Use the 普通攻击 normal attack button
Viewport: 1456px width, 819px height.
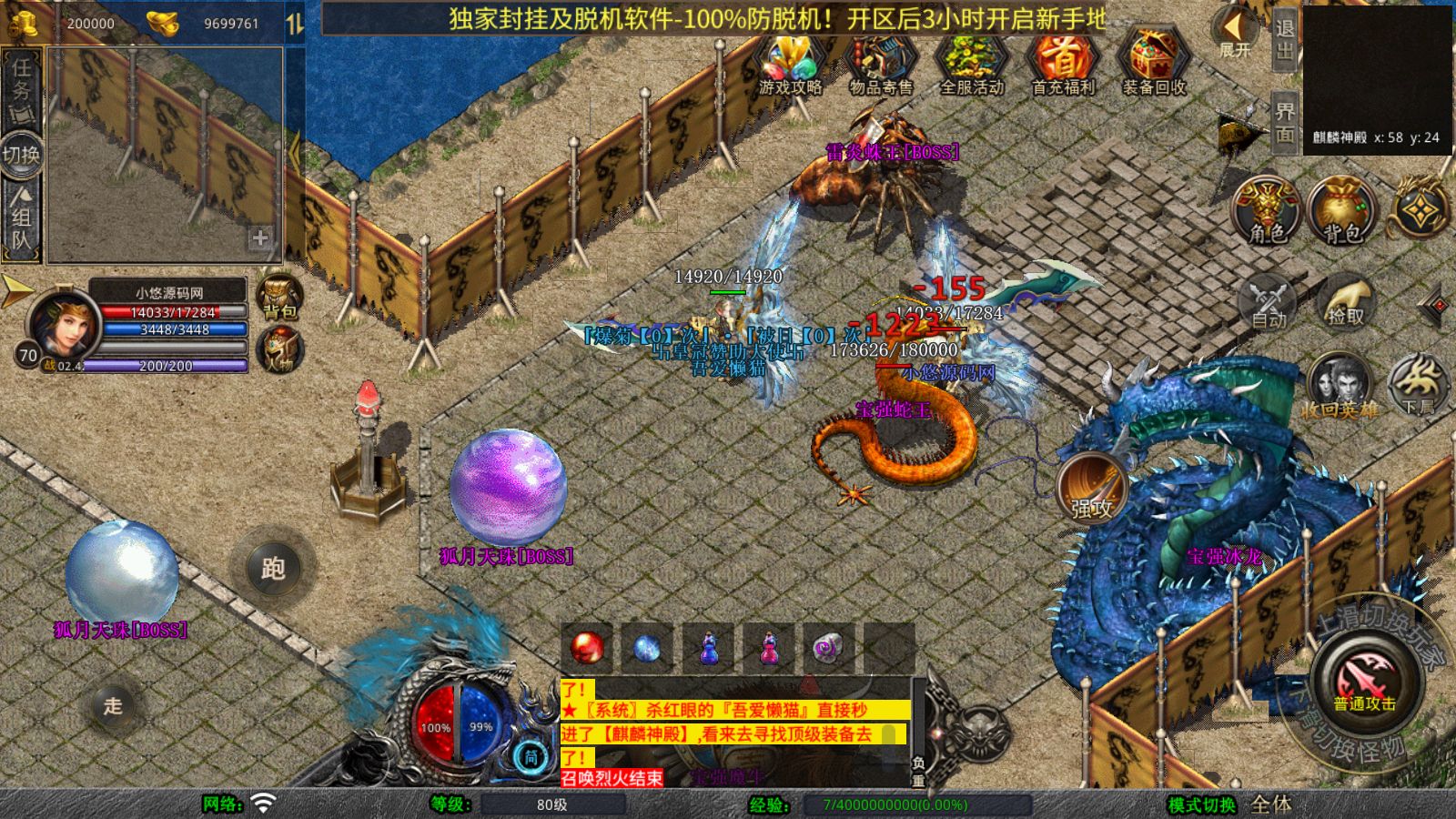pyautogui.click(x=1364, y=683)
